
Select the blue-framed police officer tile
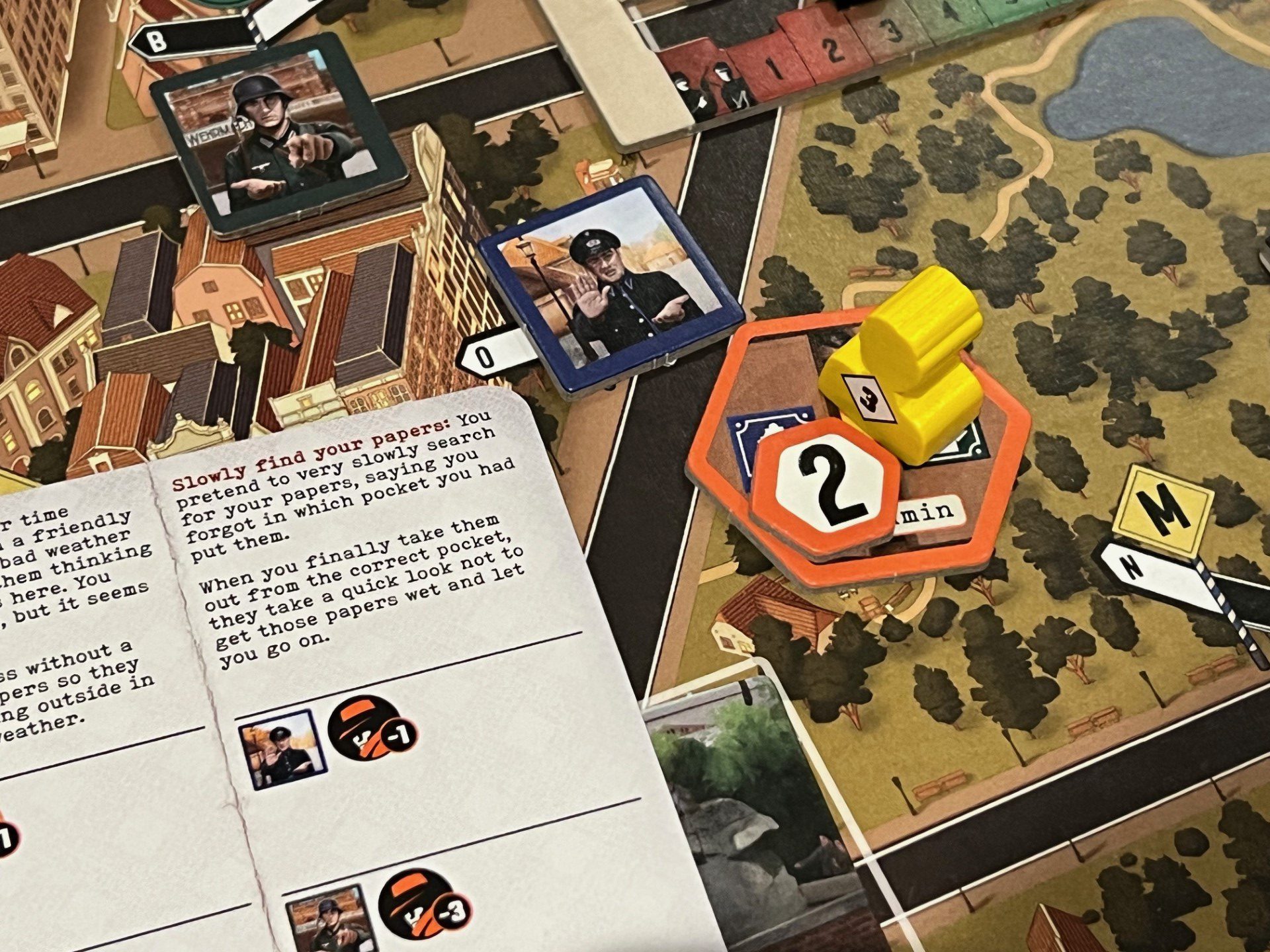[612, 286]
